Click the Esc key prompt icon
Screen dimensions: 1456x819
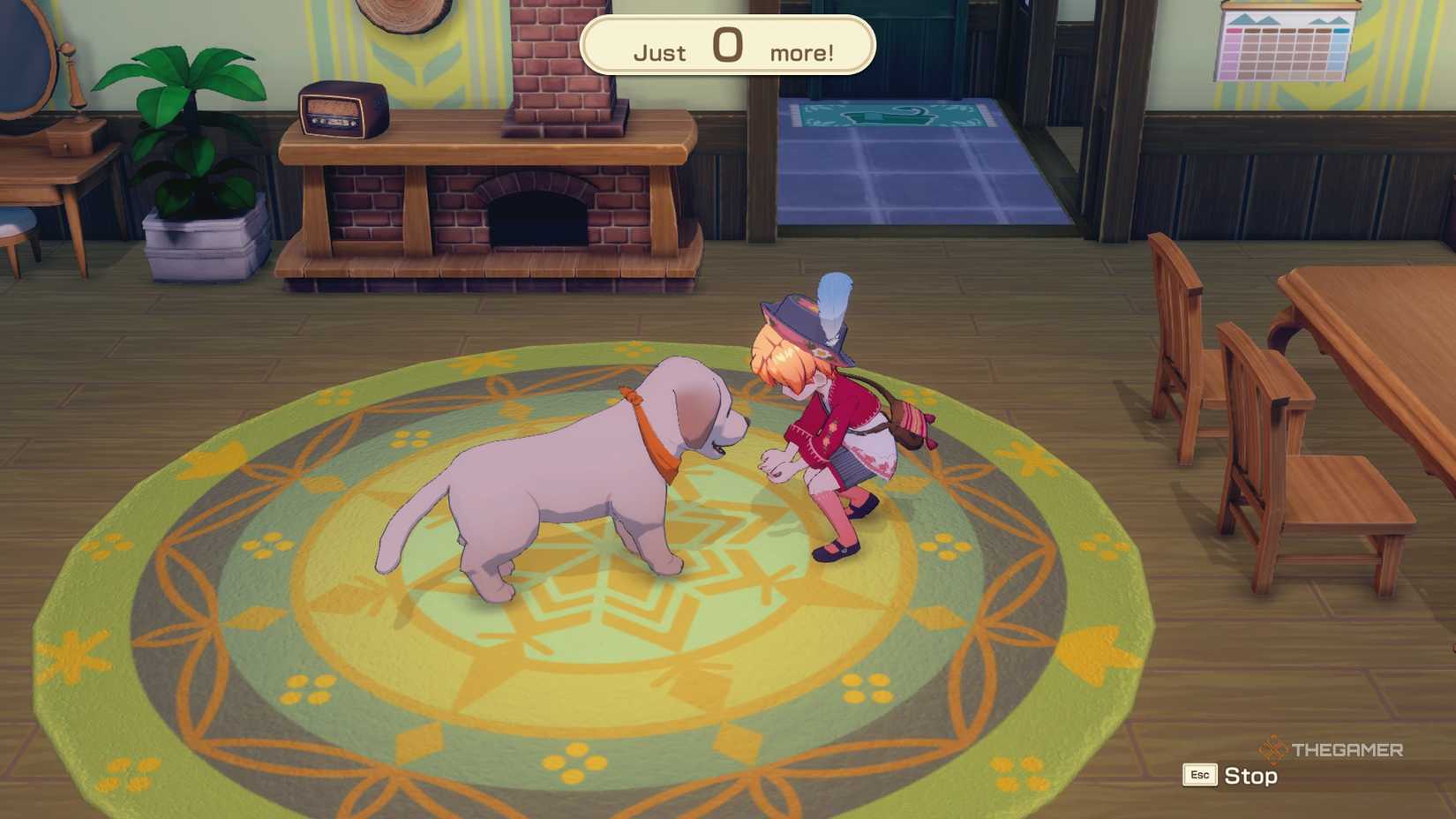[x=1198, y=776]
